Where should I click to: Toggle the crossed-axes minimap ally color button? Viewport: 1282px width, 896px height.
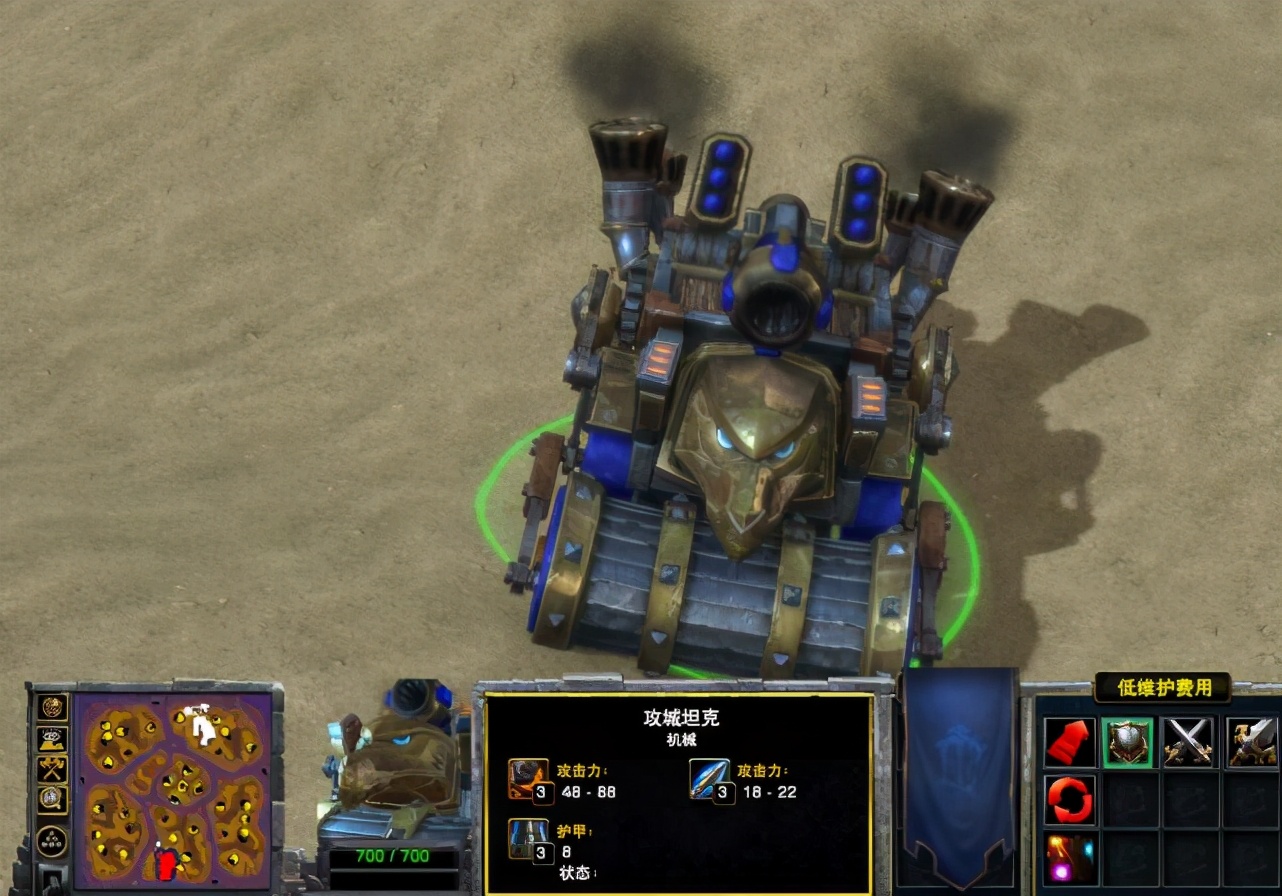[x=52, y=769]
